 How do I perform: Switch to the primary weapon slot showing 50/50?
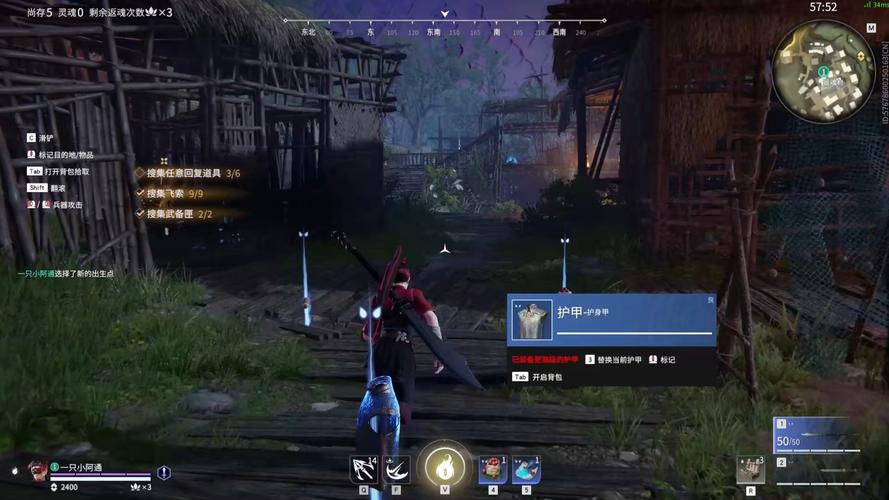pyautogui.click(x=816, y=436)
